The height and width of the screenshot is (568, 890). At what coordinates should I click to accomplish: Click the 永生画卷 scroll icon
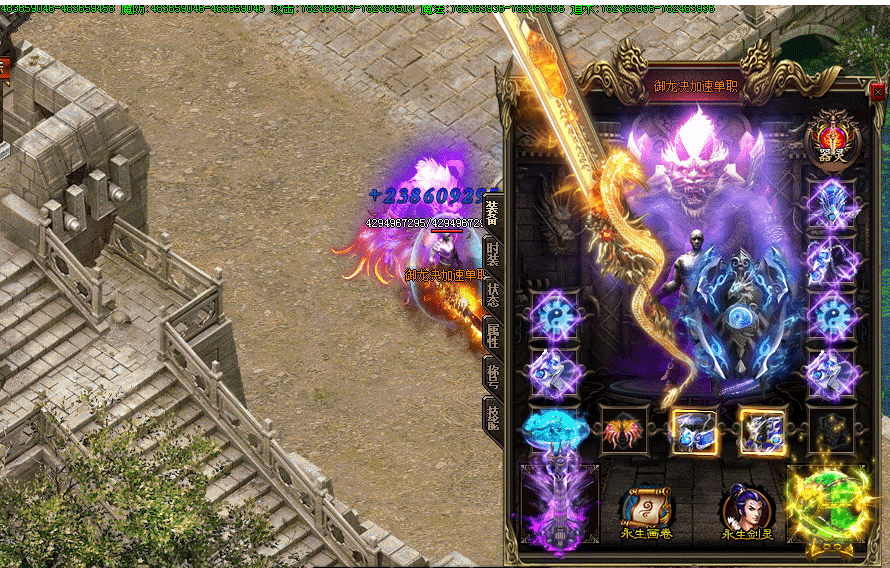647,508
